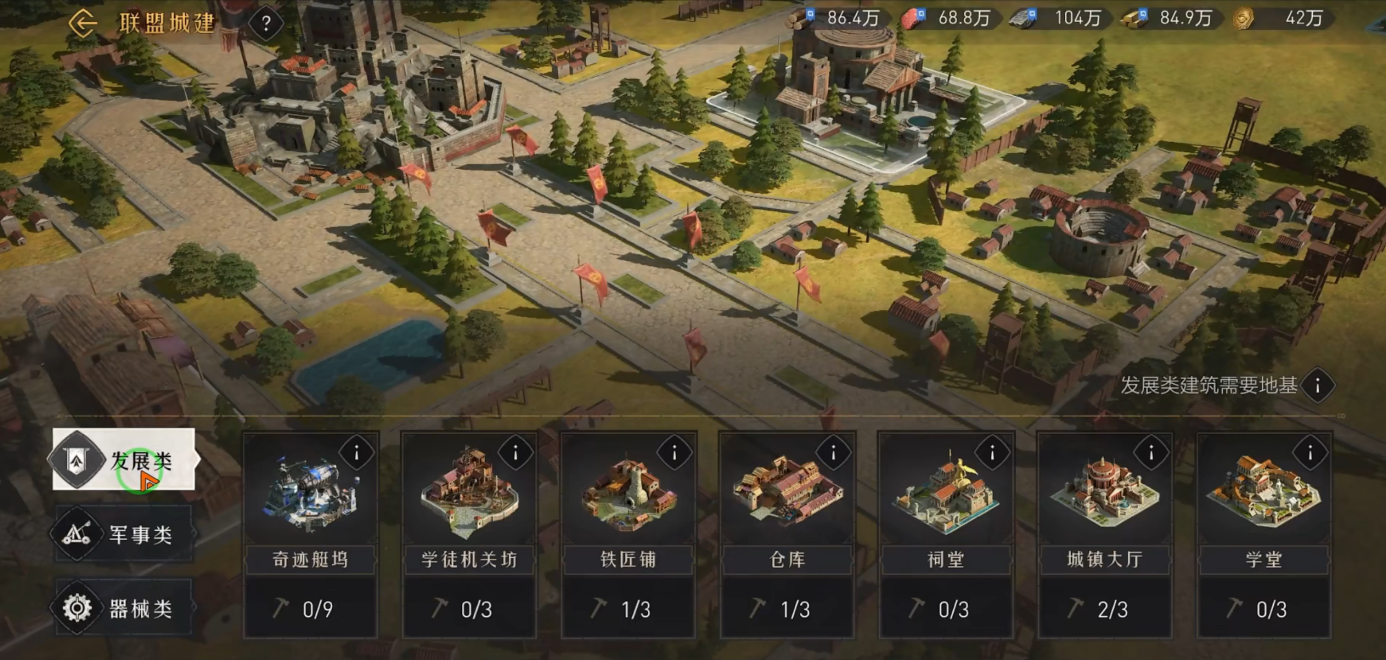The image size is (1386, 660).
Task: Open the question mark help icon
Action: (265, 23)
